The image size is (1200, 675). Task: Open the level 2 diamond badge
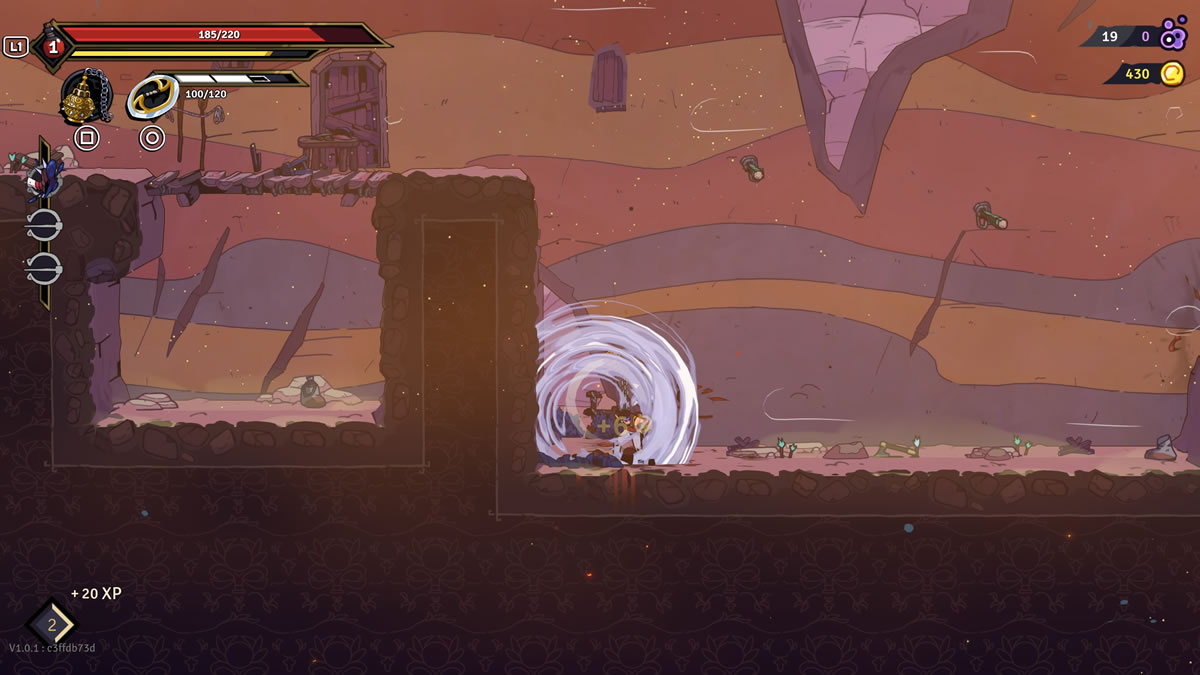[x=50, y=624]
